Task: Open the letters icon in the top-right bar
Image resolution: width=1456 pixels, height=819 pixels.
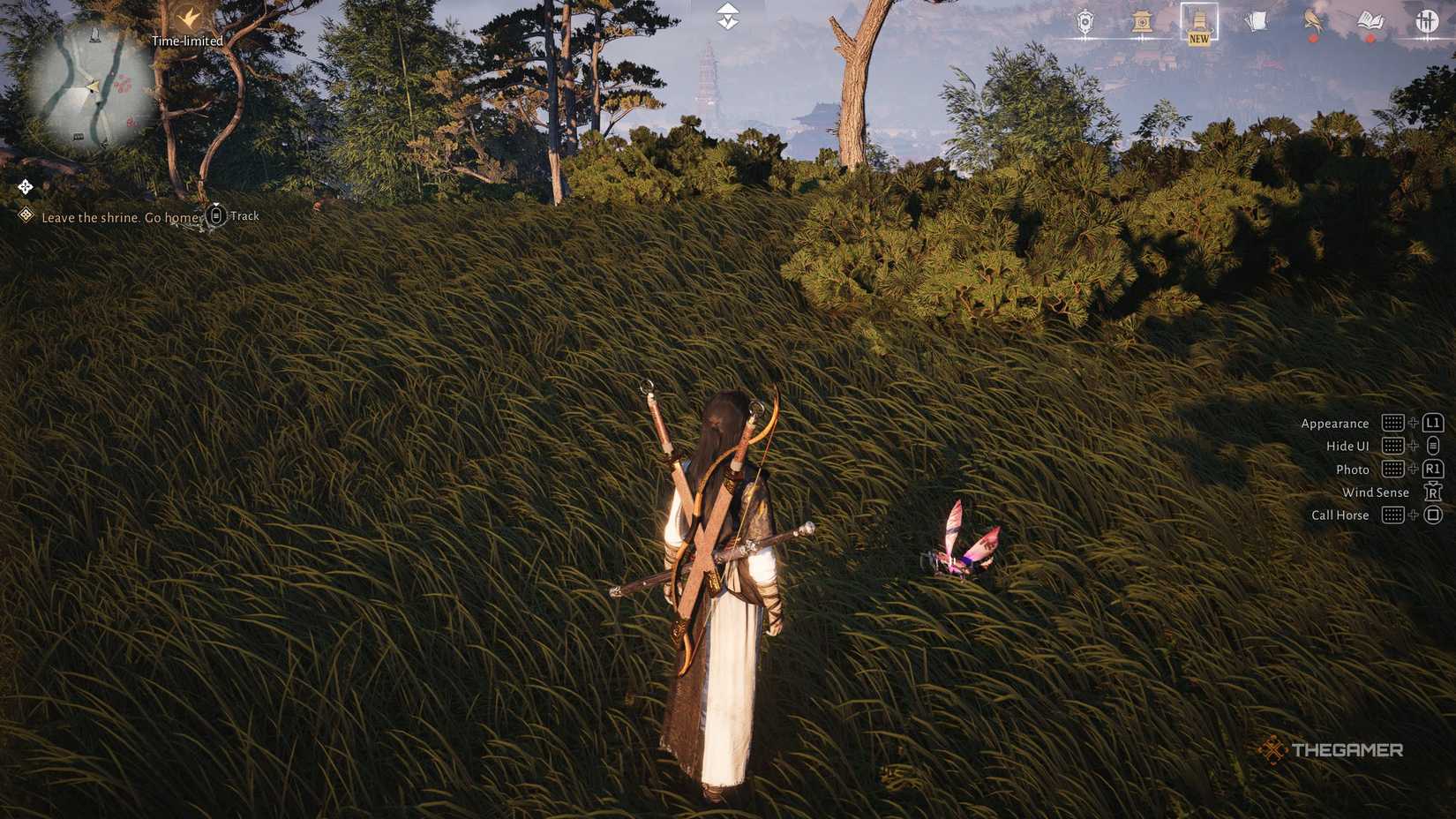Action: point(1256,21)
